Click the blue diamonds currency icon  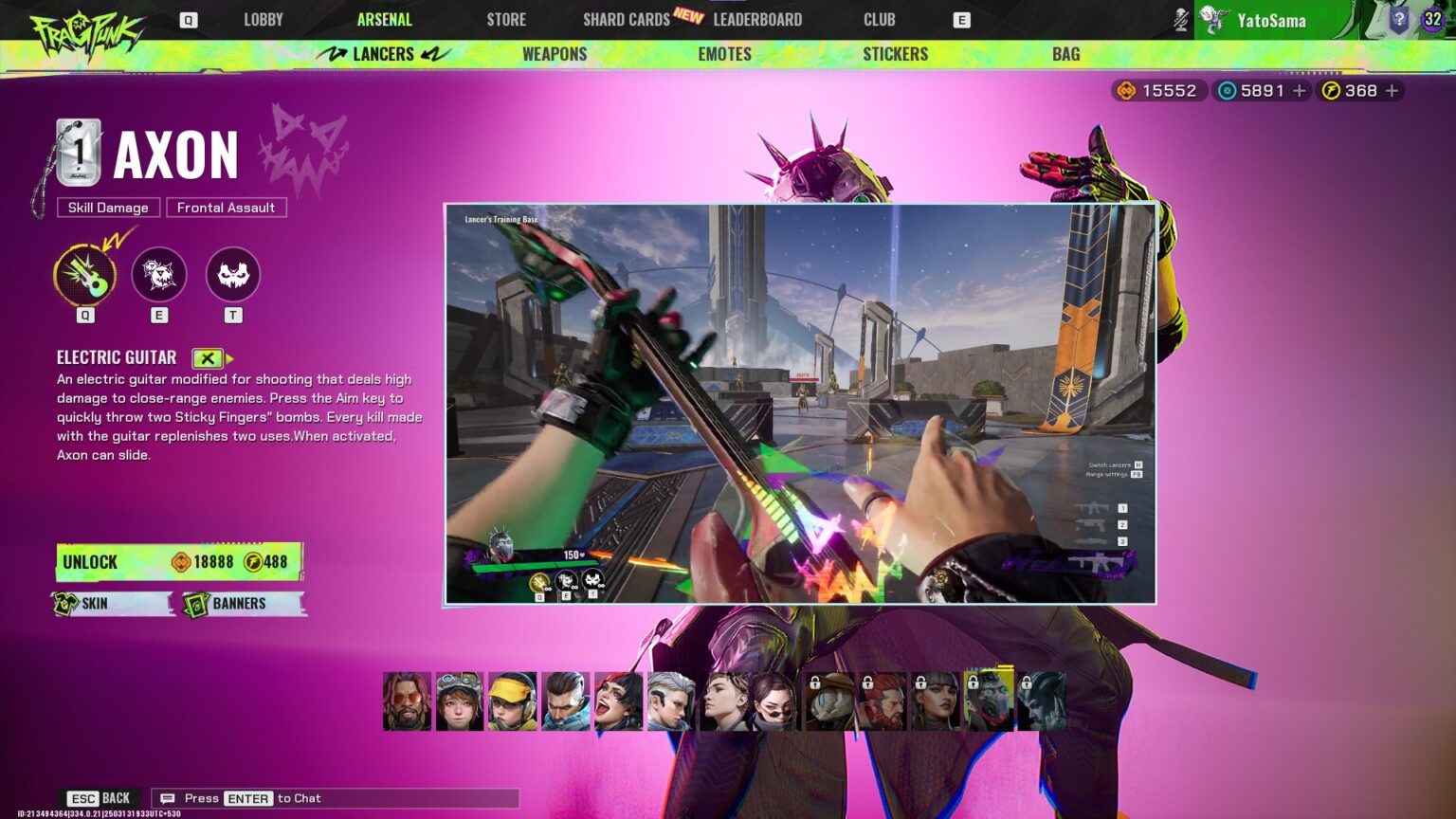(x=1227, y=90)
